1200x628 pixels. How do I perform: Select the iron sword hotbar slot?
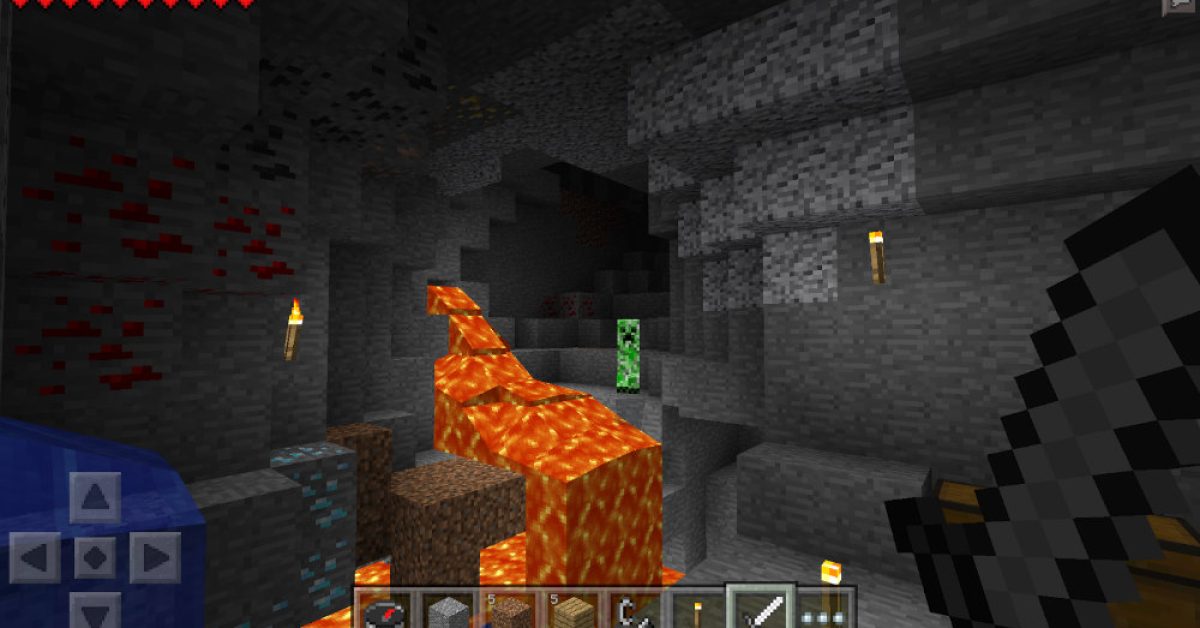tap(761, 608)
